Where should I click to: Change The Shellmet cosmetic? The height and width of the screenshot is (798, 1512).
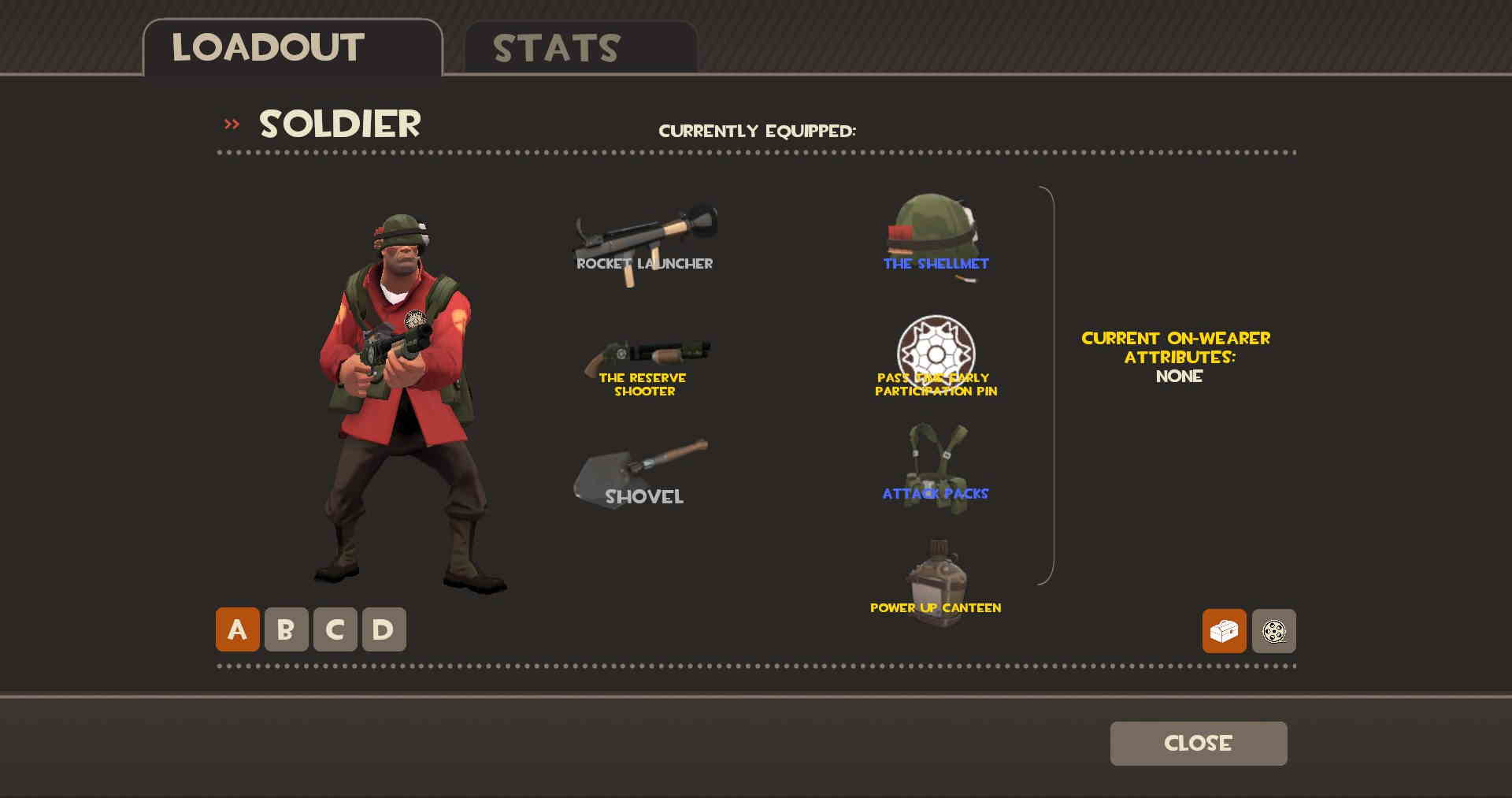coord(937,232)
